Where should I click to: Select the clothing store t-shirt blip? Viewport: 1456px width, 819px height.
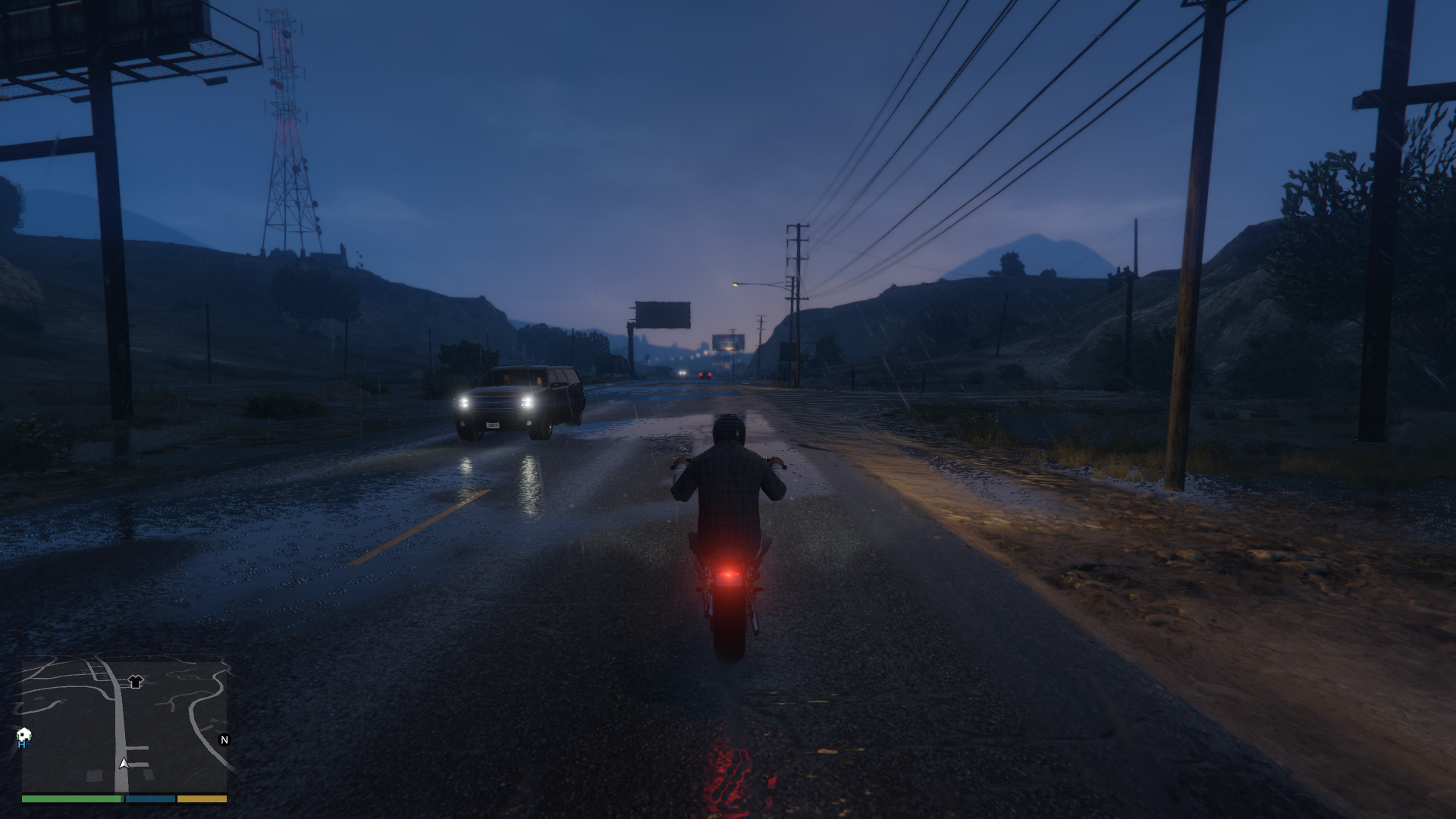click(136, 682)
